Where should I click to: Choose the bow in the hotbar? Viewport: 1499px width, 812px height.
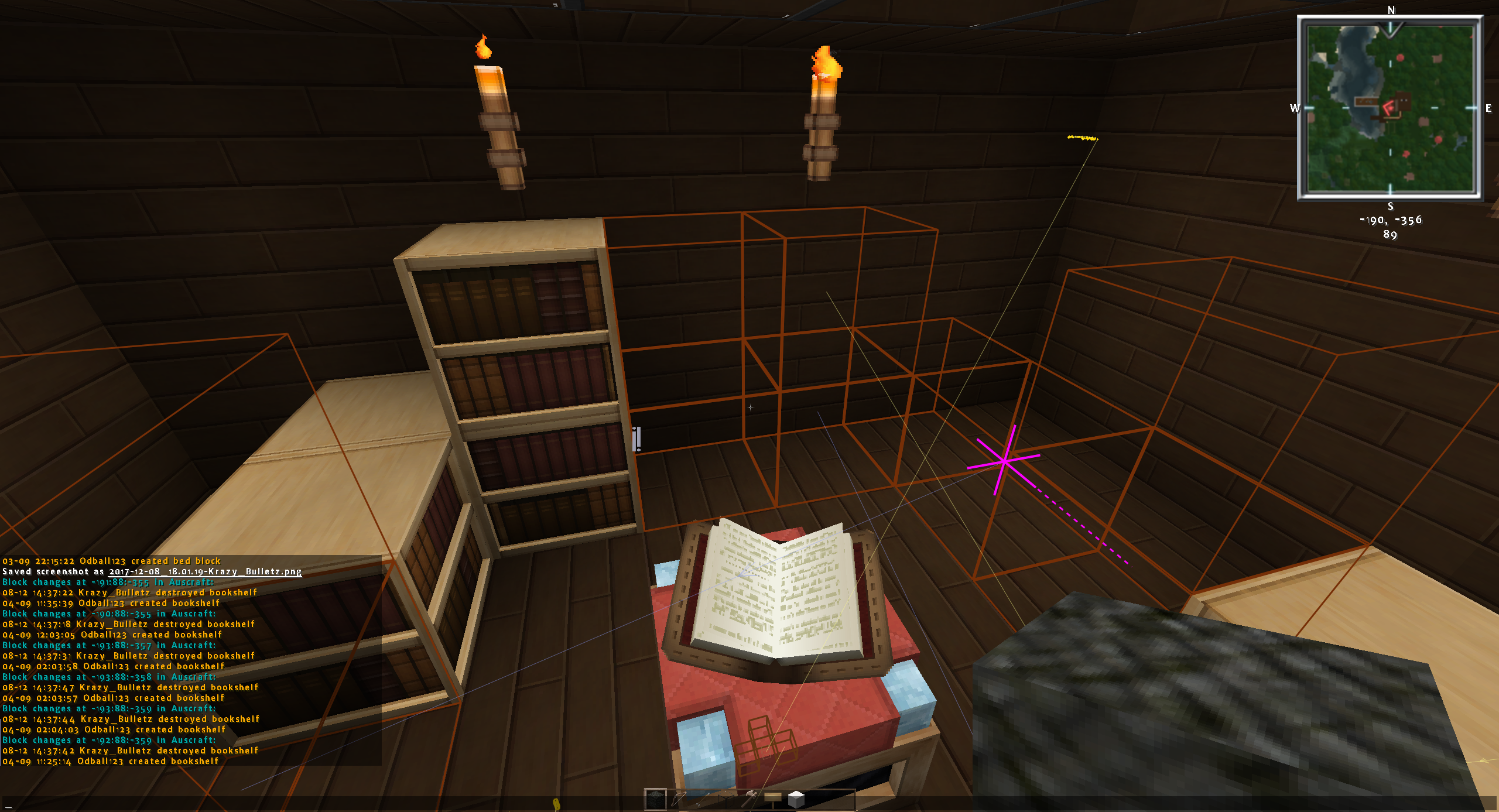(679, 799)
